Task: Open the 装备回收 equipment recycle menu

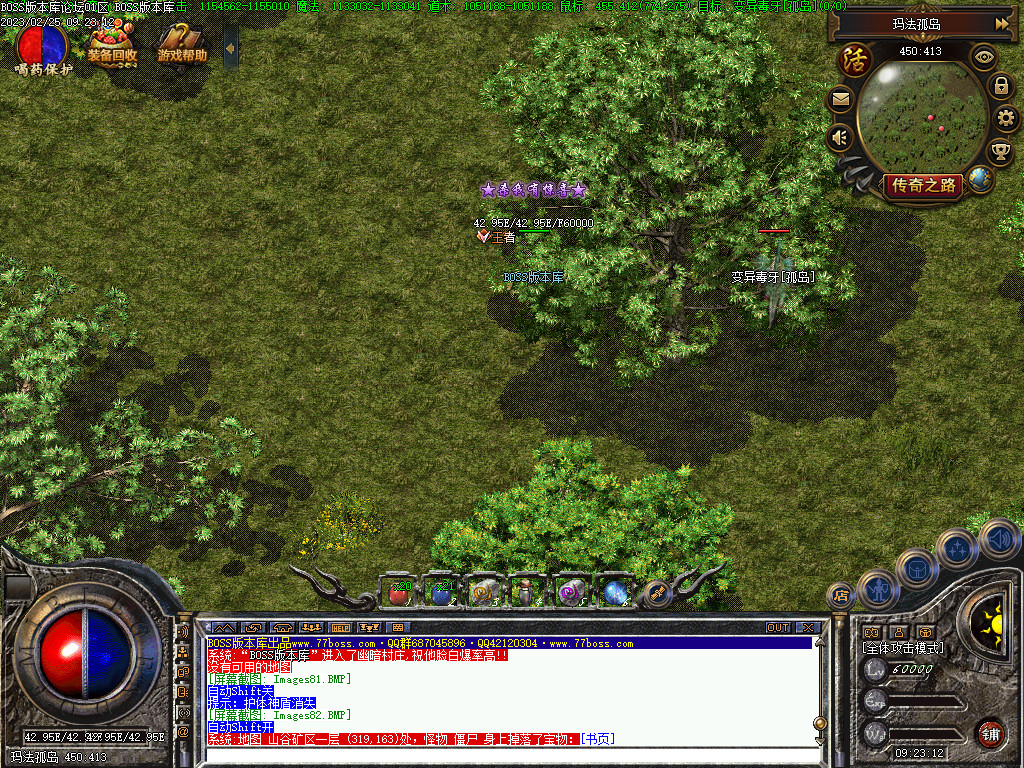Action: click(112, 45)
